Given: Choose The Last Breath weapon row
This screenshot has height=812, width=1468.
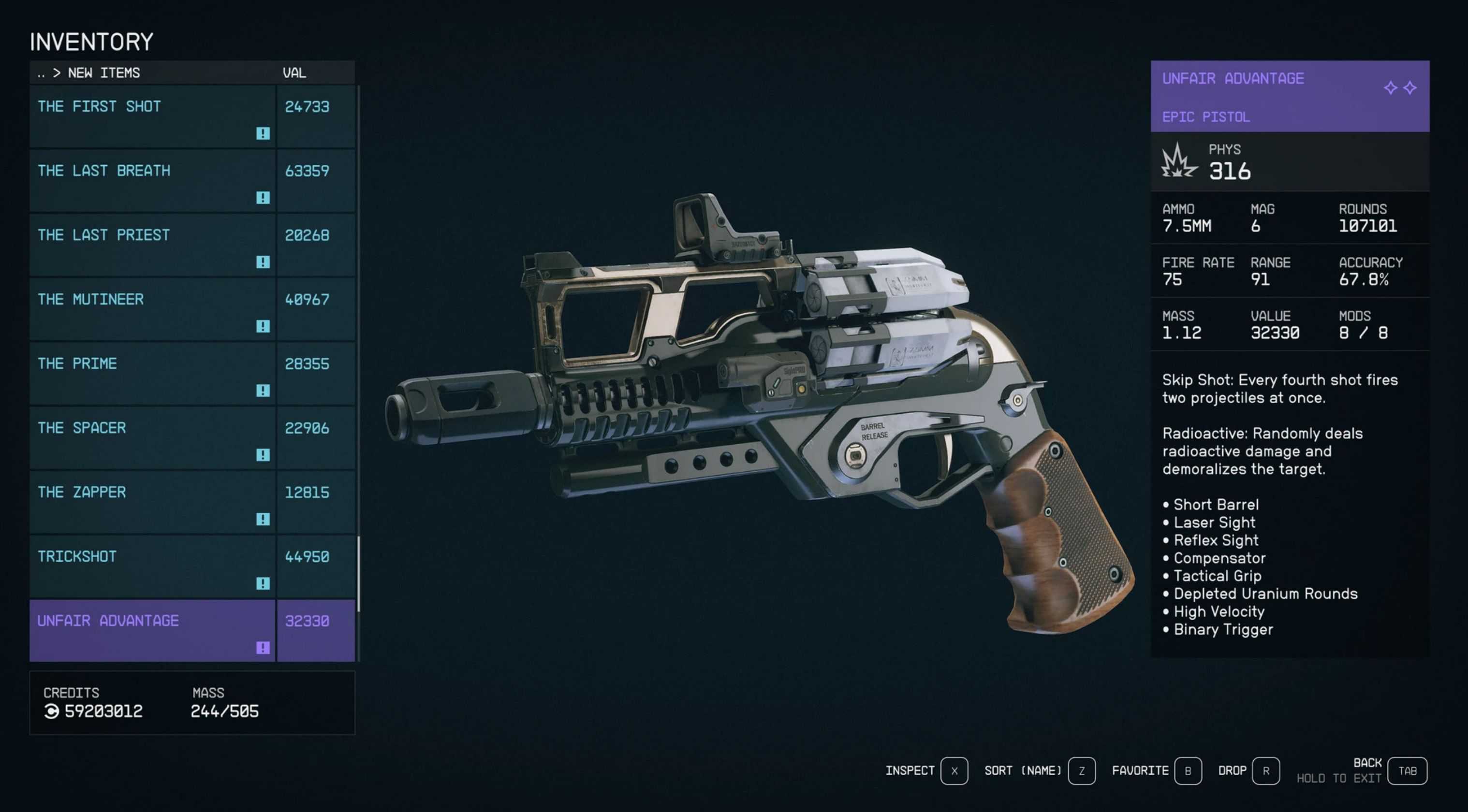Looking at the screenshot, I should [152, 181].
